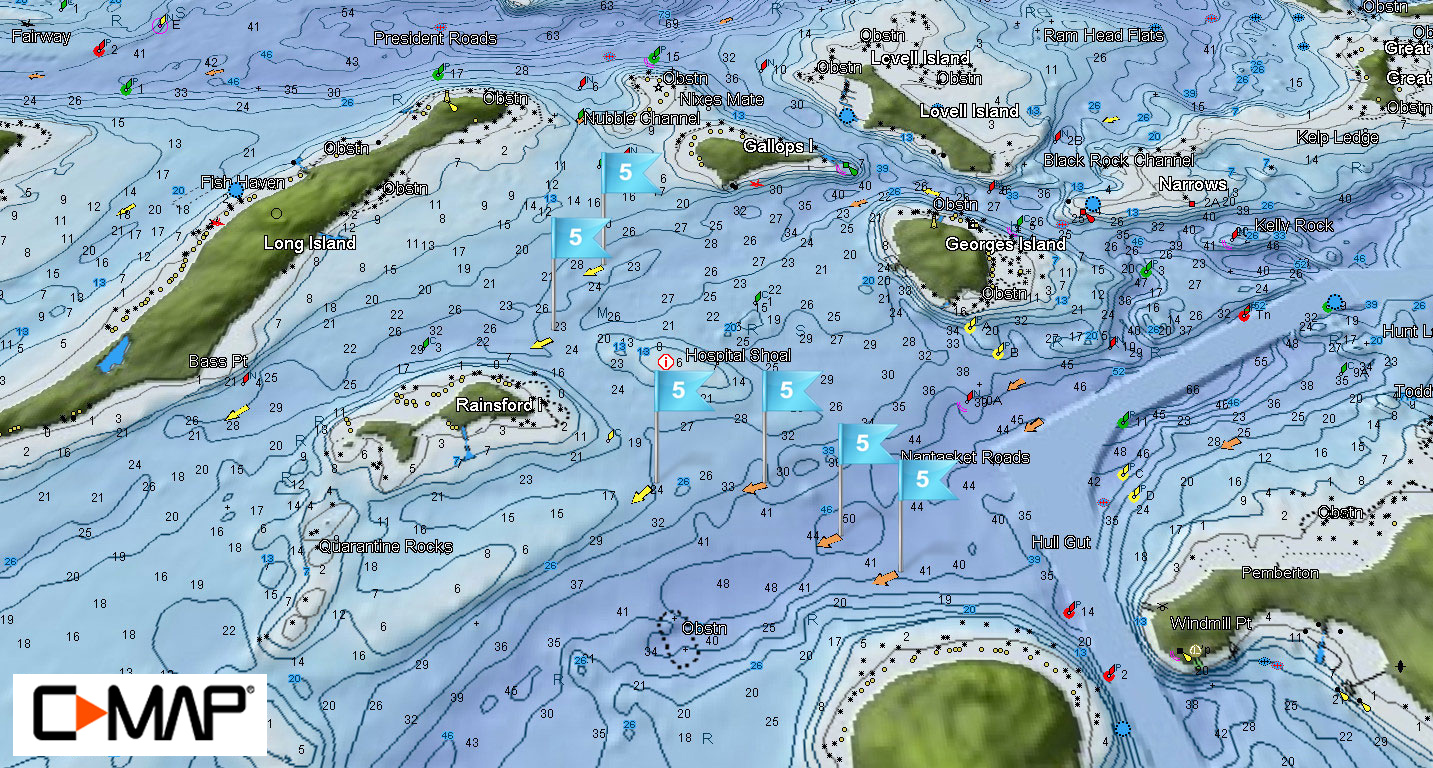This screenshot has height=768, width=1433.
Task: Select the waypoint flag nearest Gallops Island
Action: 627,173
